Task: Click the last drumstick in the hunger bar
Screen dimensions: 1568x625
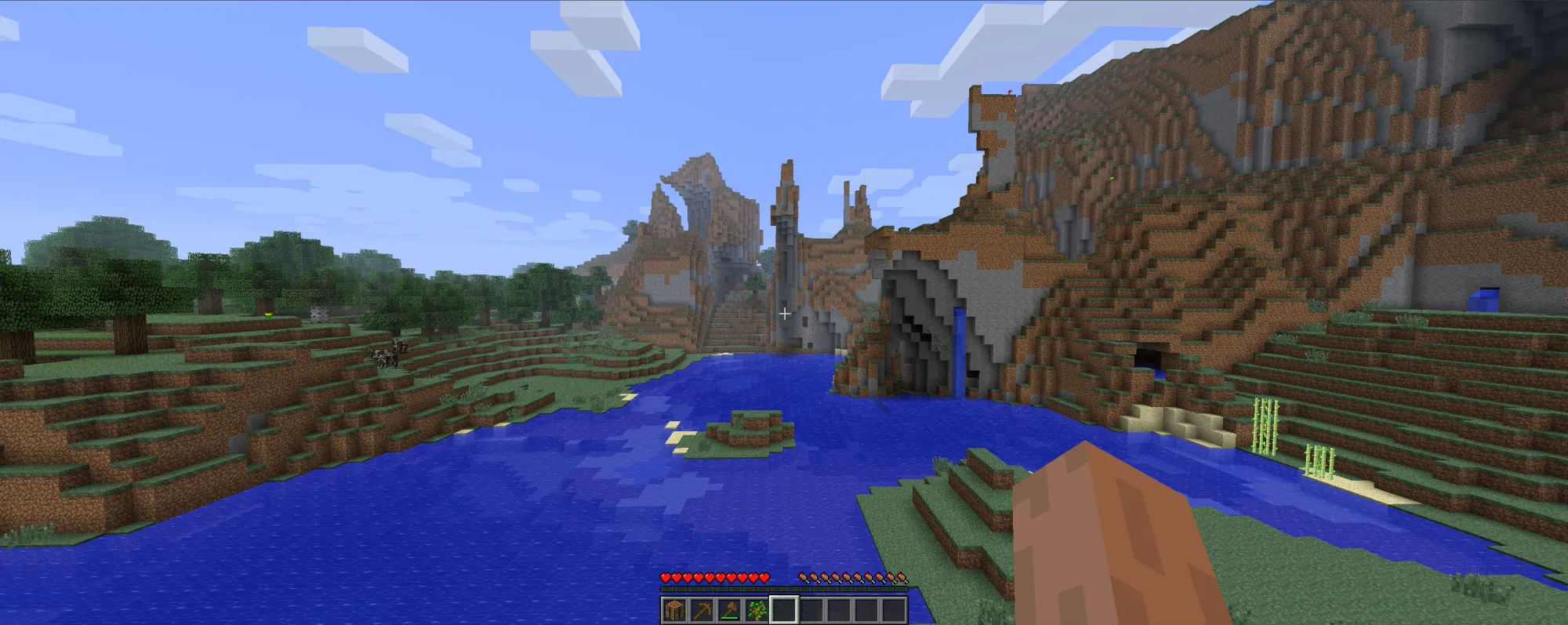Action: (x=903, y=578)
